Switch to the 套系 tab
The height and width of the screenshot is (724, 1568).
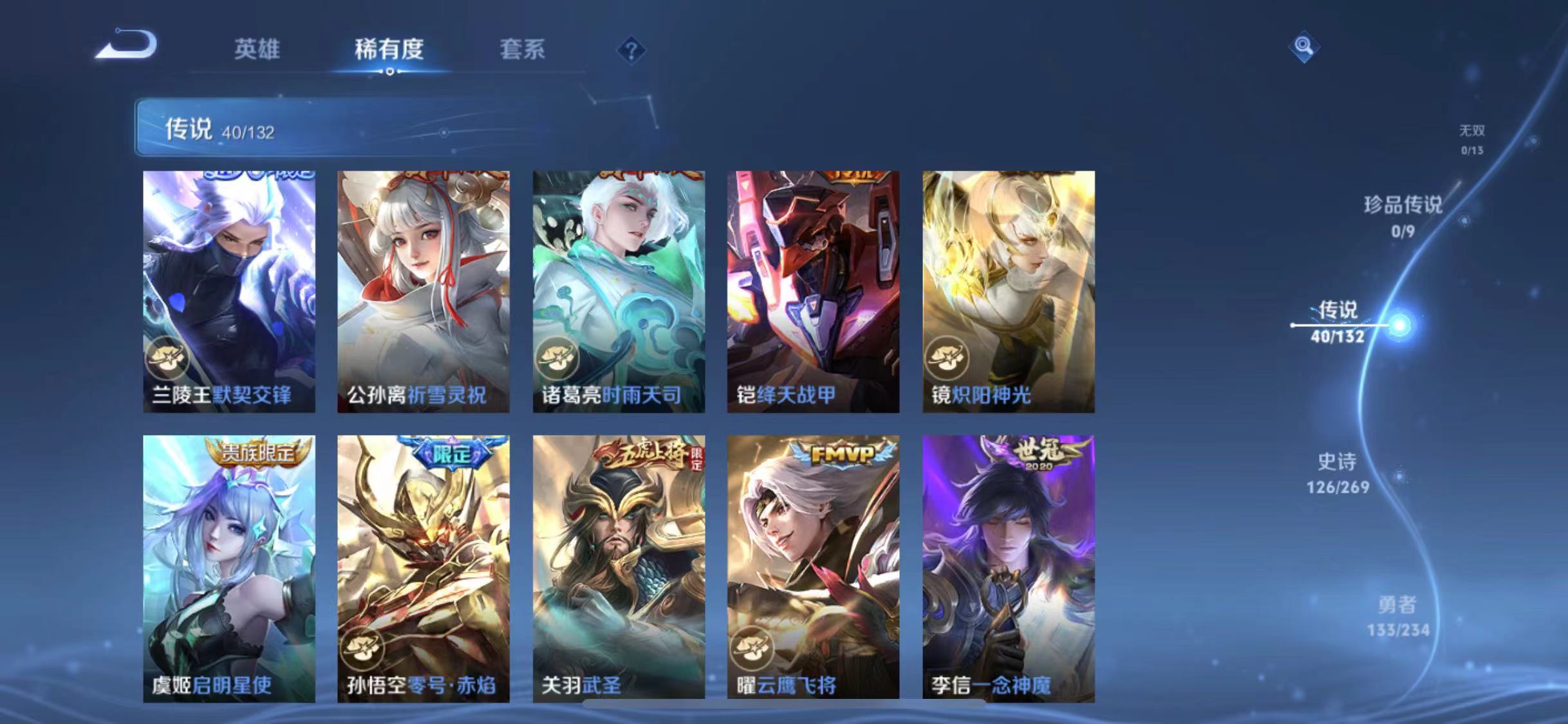point(523,50)
